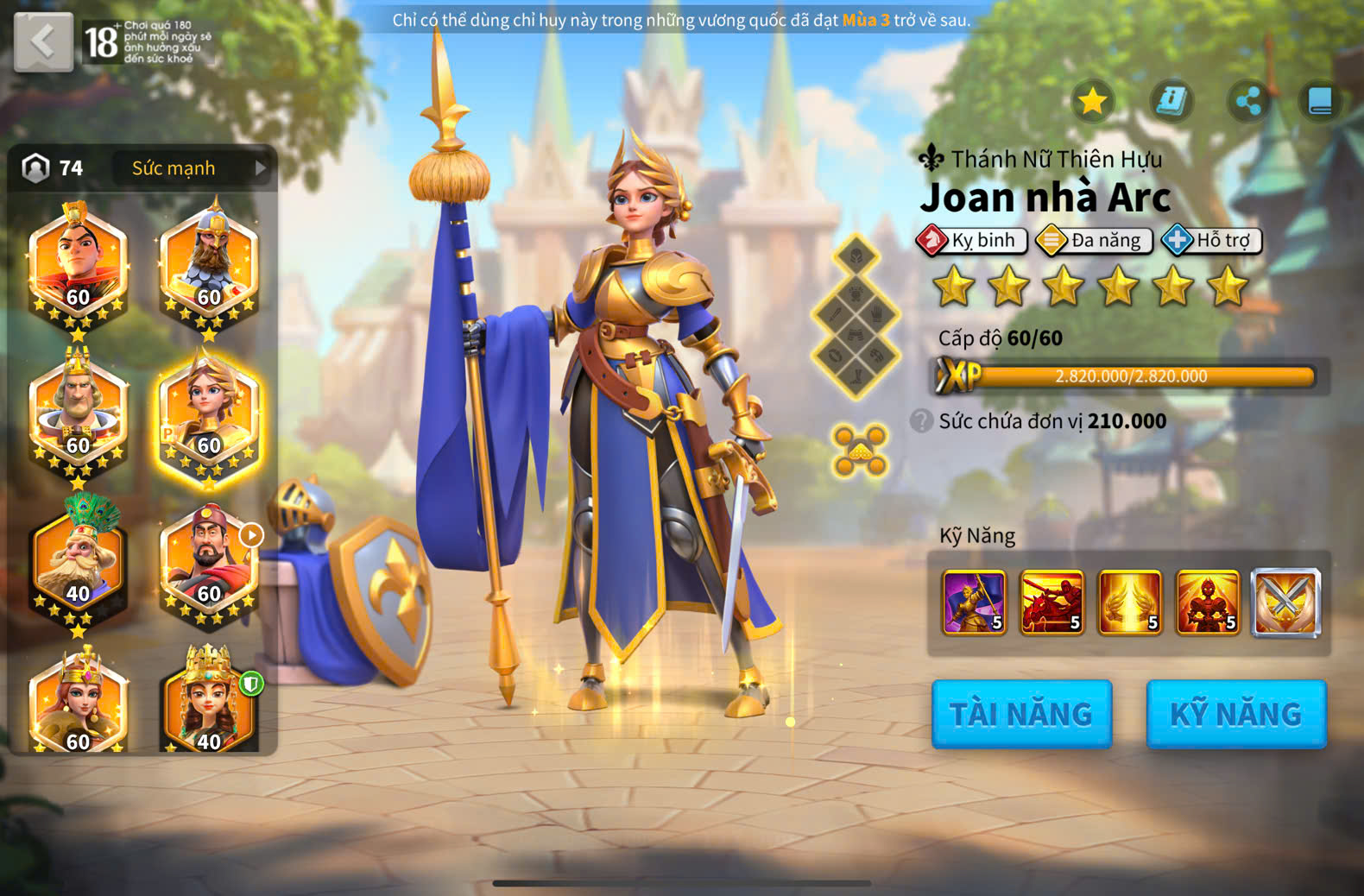Select the red cavalry second skill icon

tap(1051, 603)
